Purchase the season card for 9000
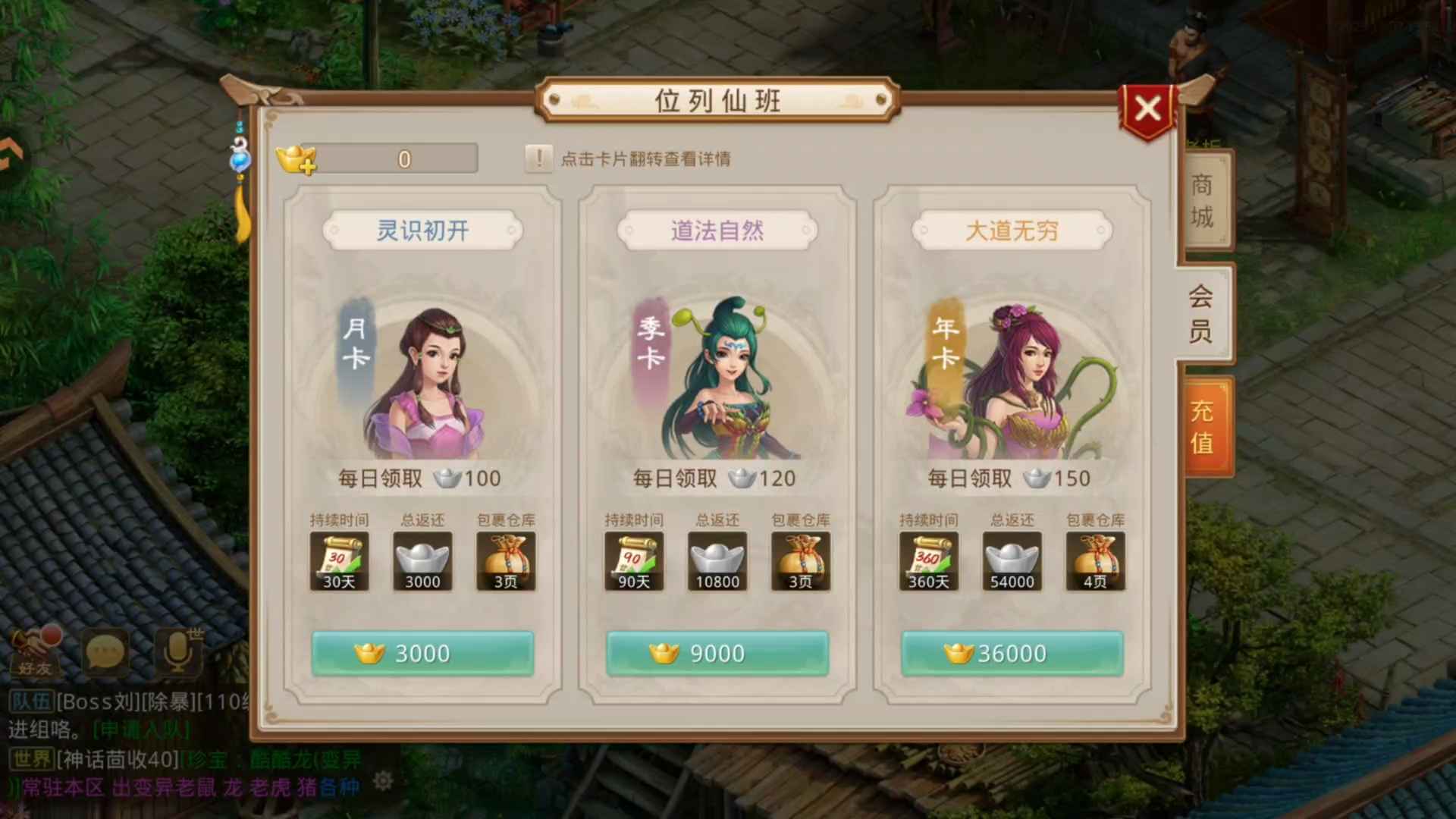This screenshot has height=819, width=1456. [717, 653]
